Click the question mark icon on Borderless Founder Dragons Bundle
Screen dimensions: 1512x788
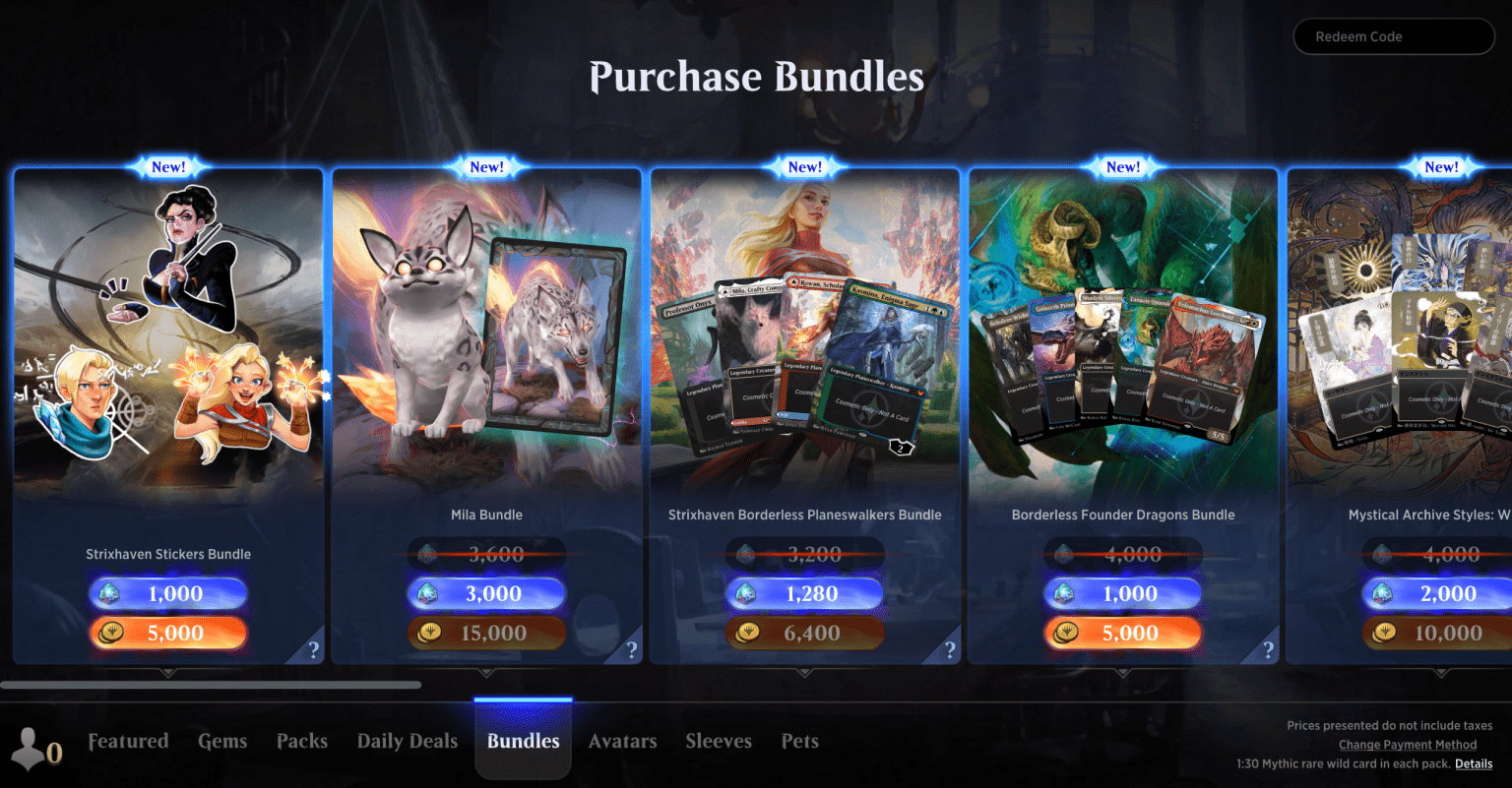1267,649
